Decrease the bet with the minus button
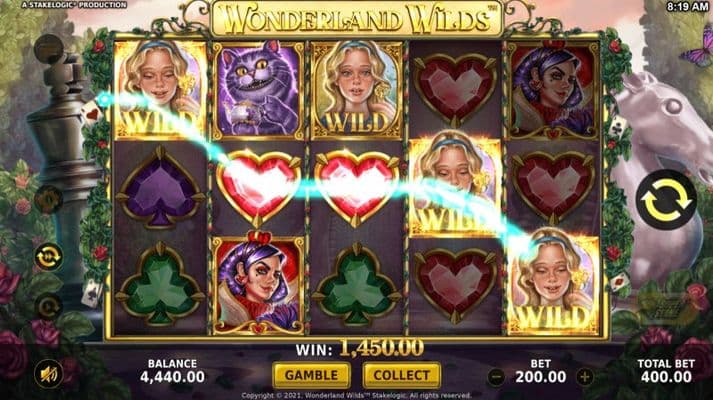The width and height of the screenshot is (713, 400). pyautogui.click(x=496, y=377)
